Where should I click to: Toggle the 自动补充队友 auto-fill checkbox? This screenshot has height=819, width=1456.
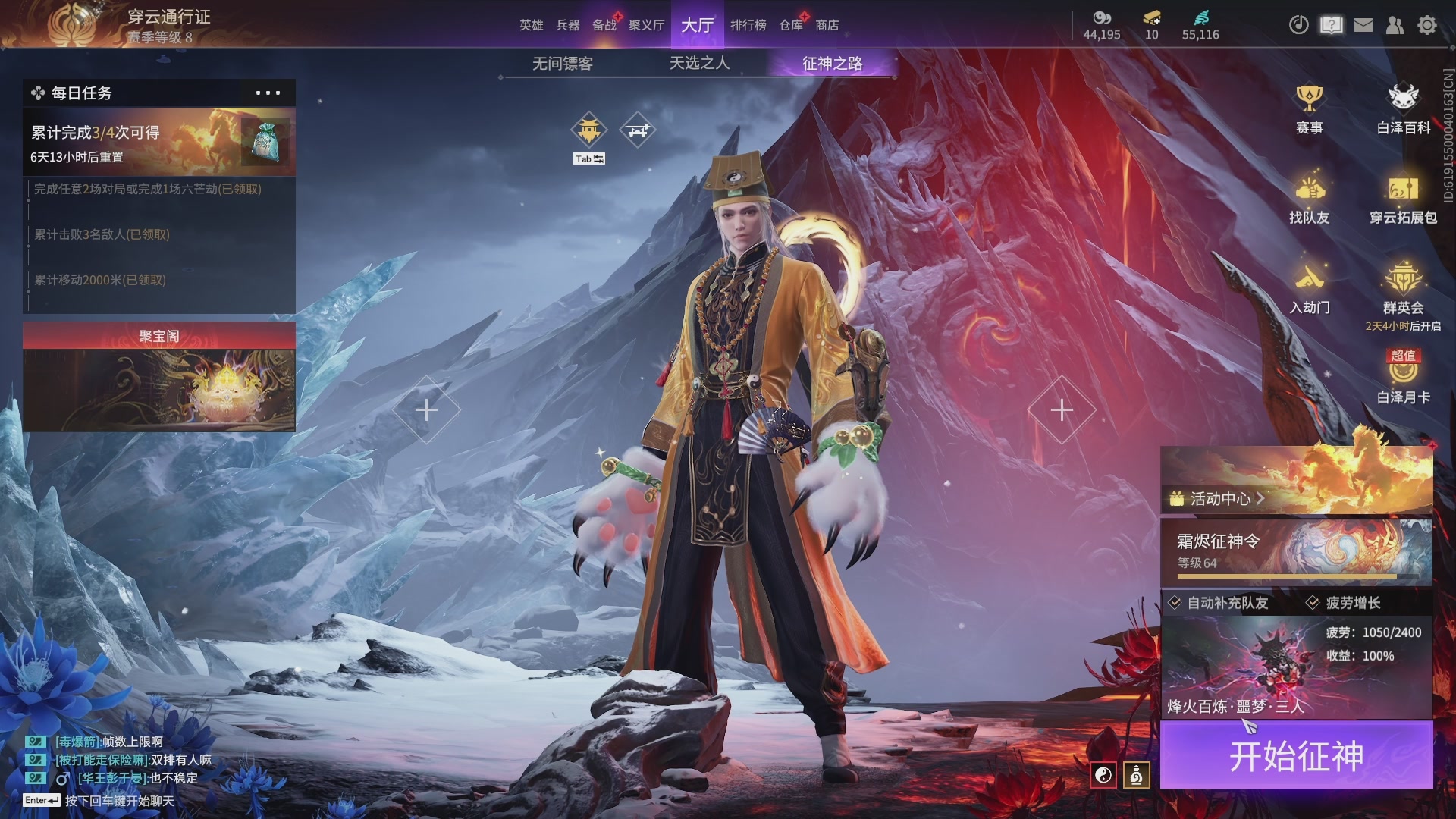click(x=1175, y=603)
